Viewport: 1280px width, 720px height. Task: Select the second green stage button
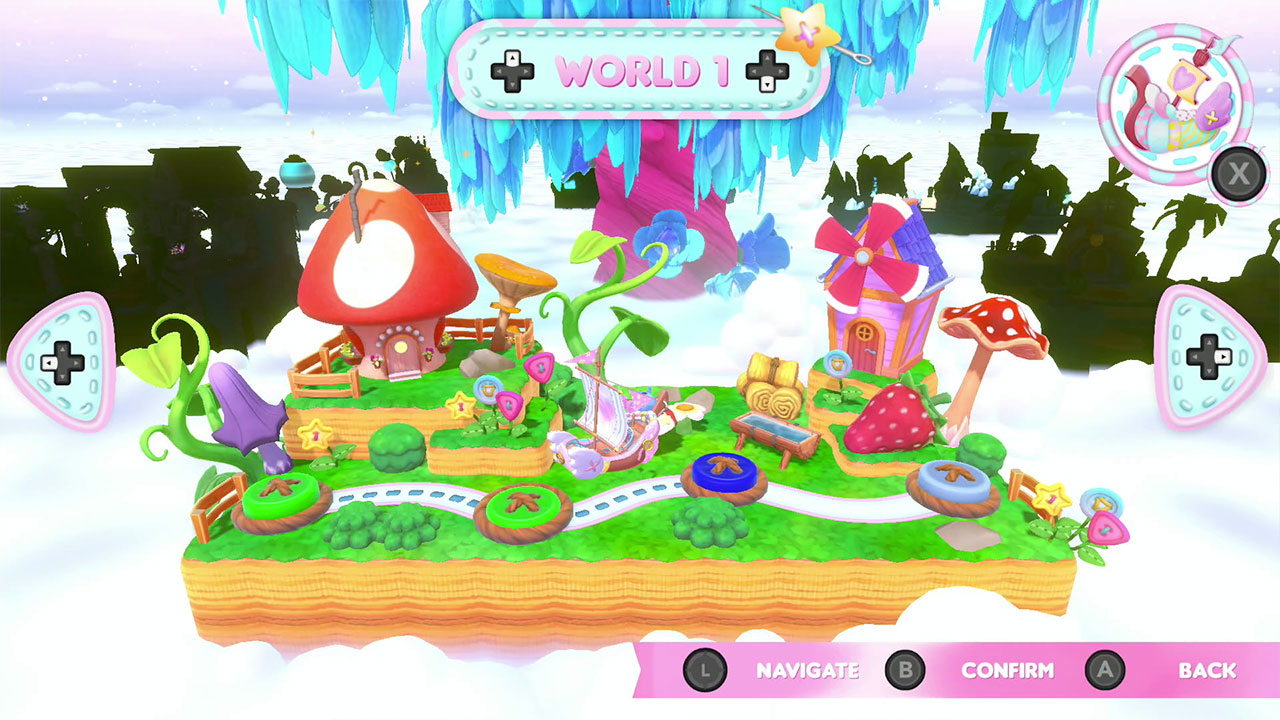pos(523,506)
